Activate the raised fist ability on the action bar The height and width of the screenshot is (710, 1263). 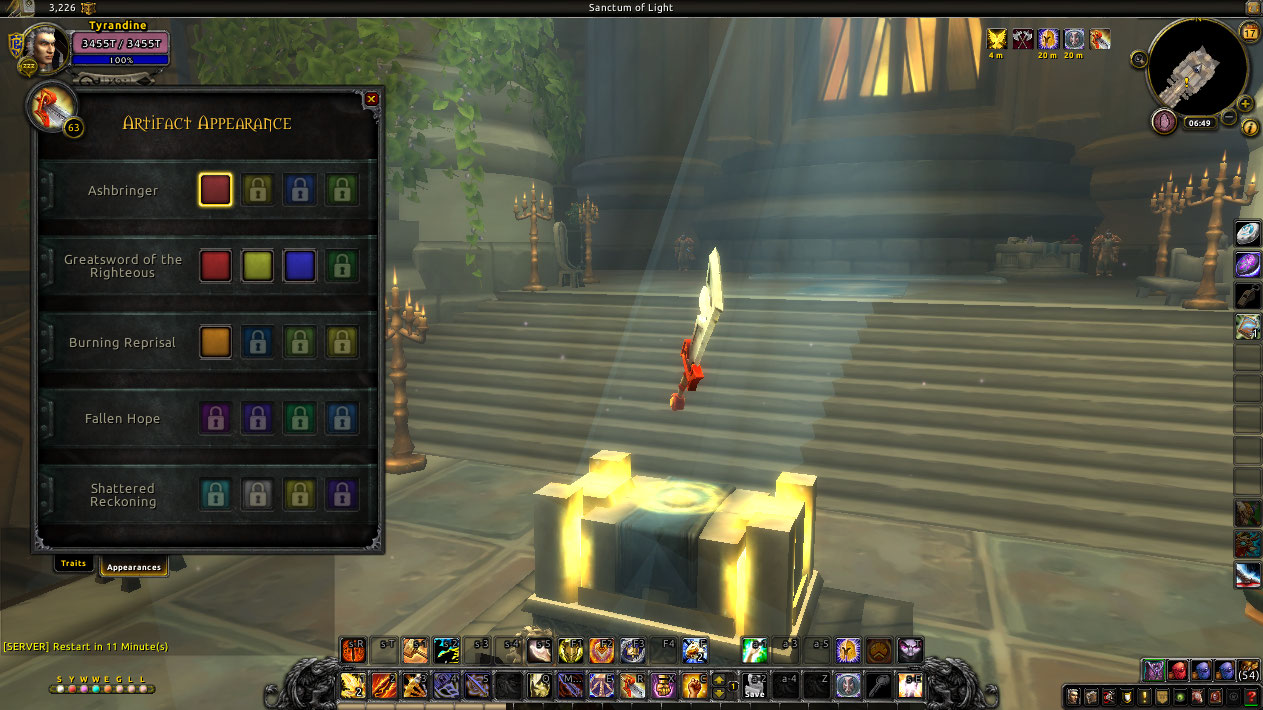[695, 685]
